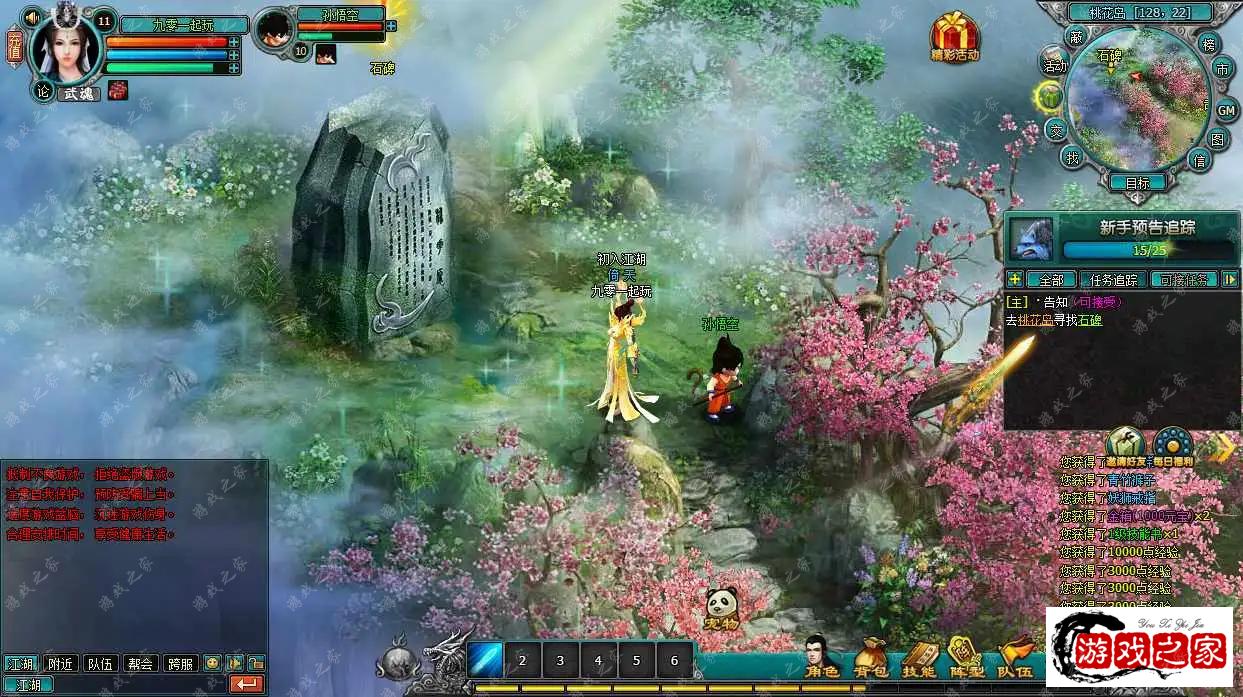
Task: Switch to the 任务追踪 quest tracking tab
Action: (1113, 279)
